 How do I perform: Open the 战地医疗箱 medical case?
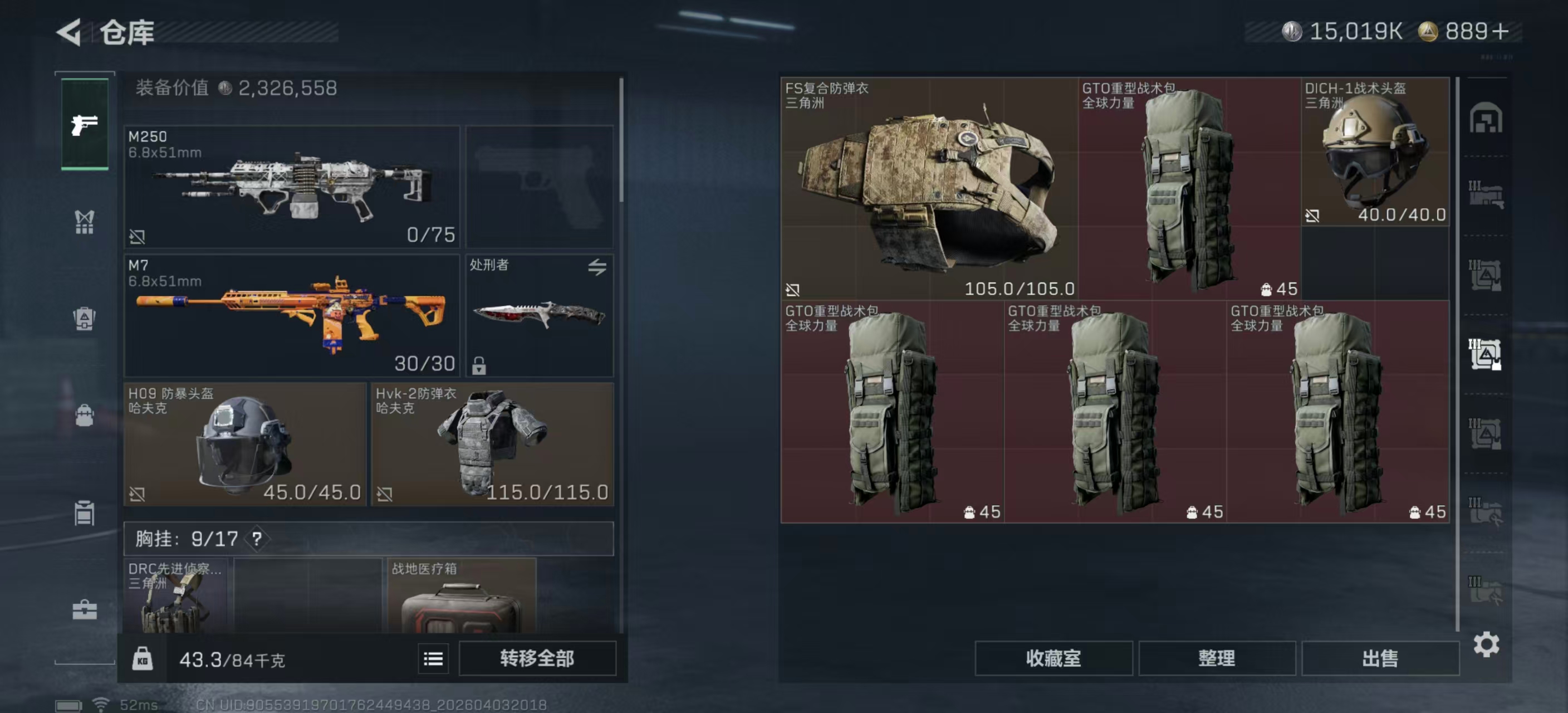click(x=462, y=597)
